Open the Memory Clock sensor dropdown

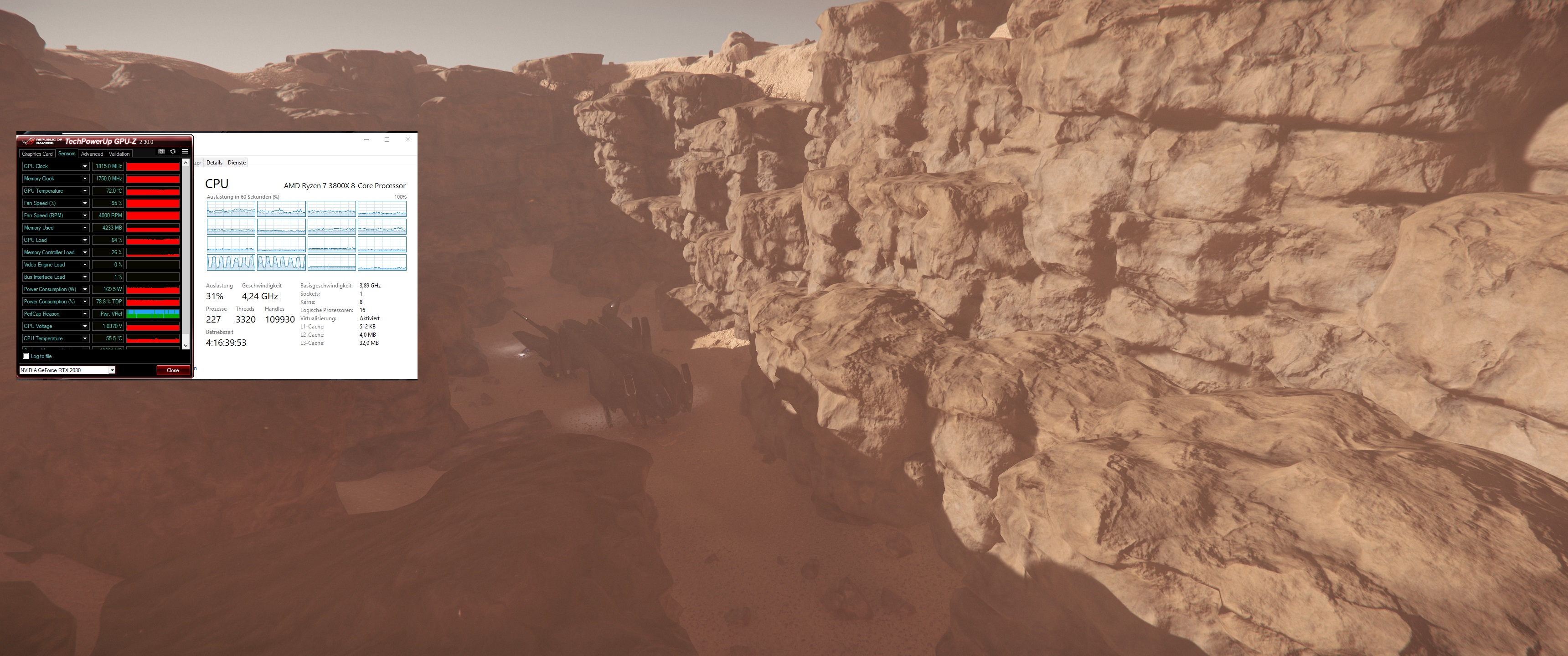coord(85,178)
